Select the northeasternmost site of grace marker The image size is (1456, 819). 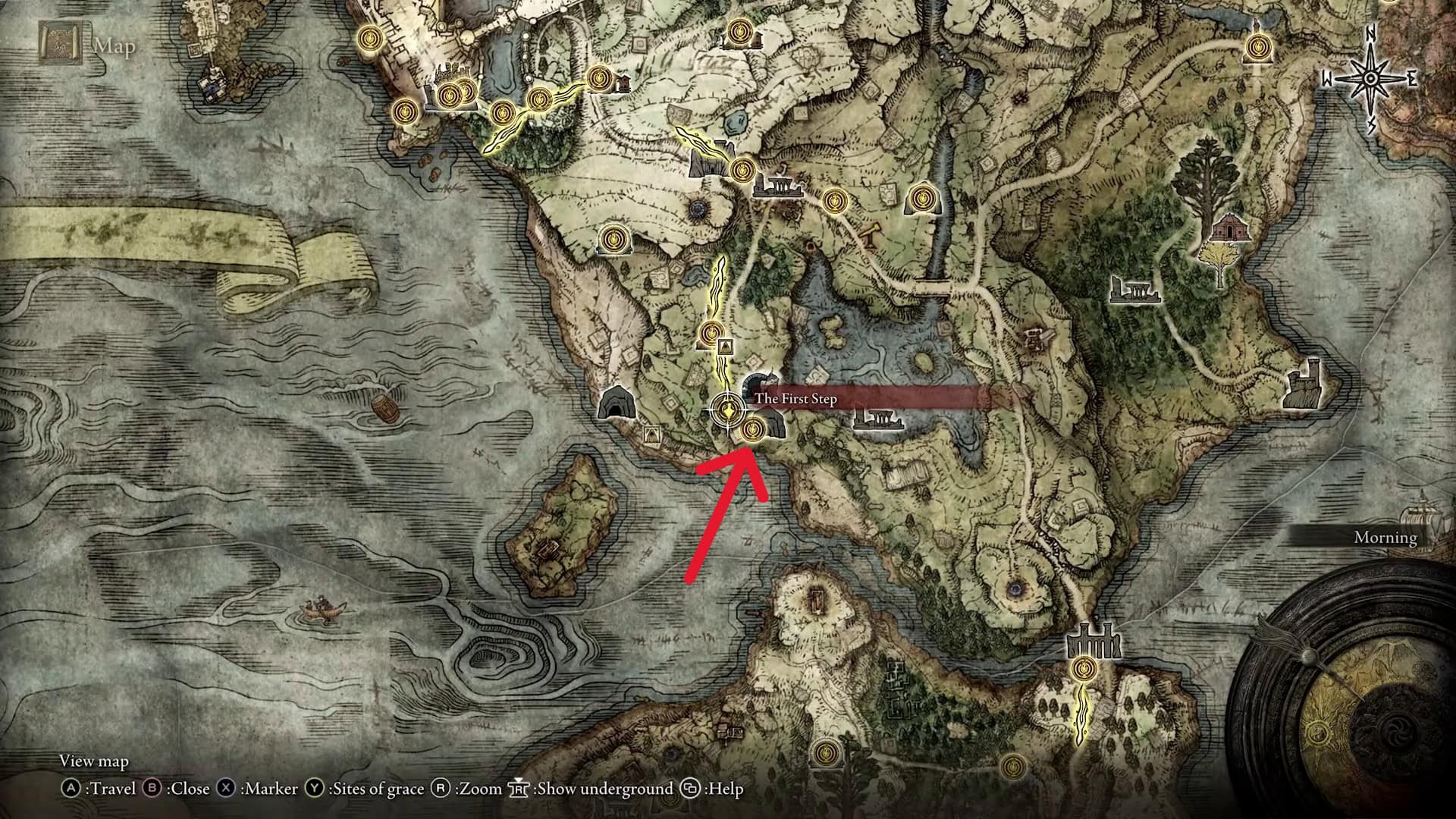pos(1257,49)
